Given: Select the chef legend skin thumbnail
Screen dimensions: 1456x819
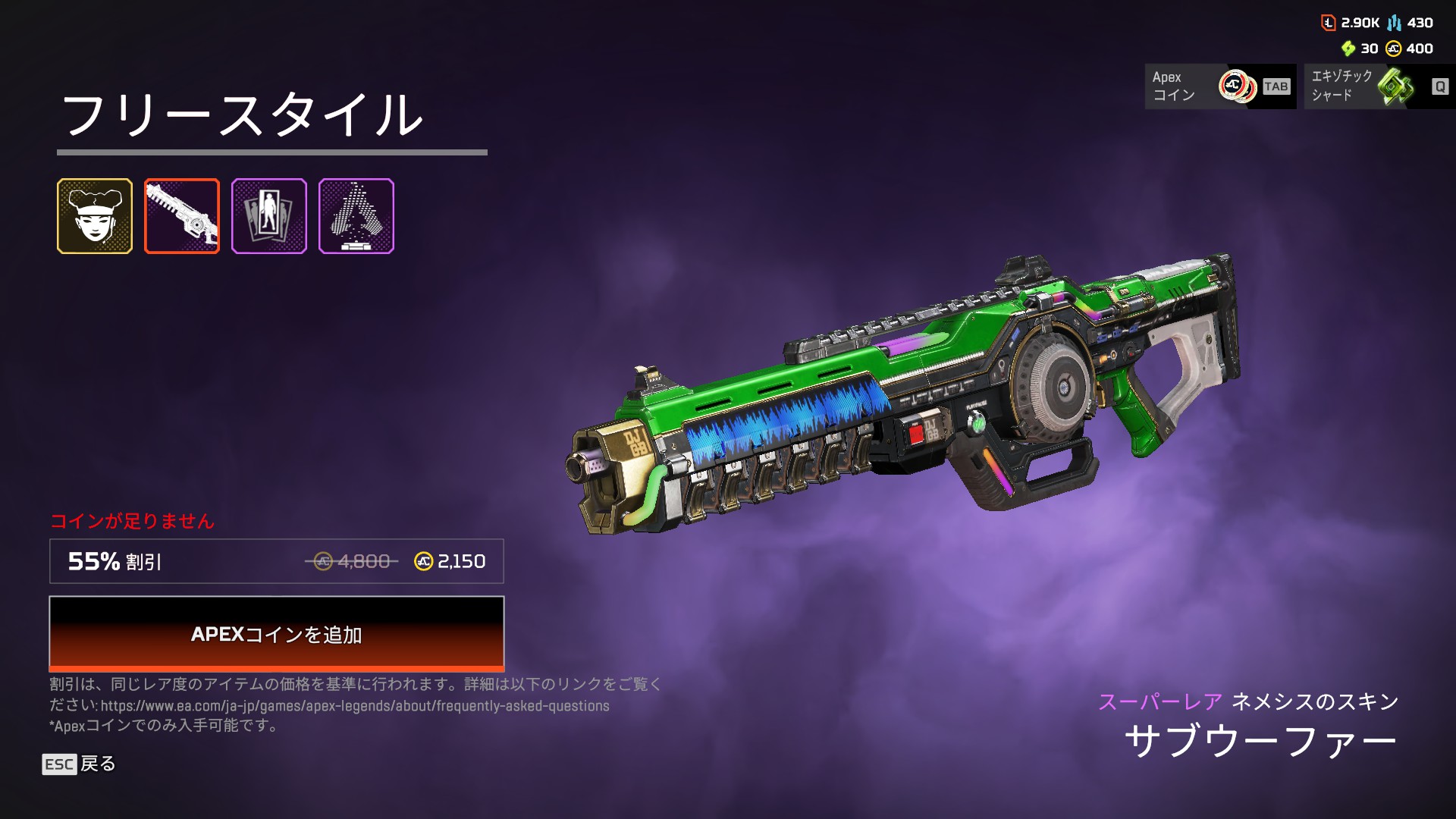Looking at the screenshot, I should (x=95, y=216).
